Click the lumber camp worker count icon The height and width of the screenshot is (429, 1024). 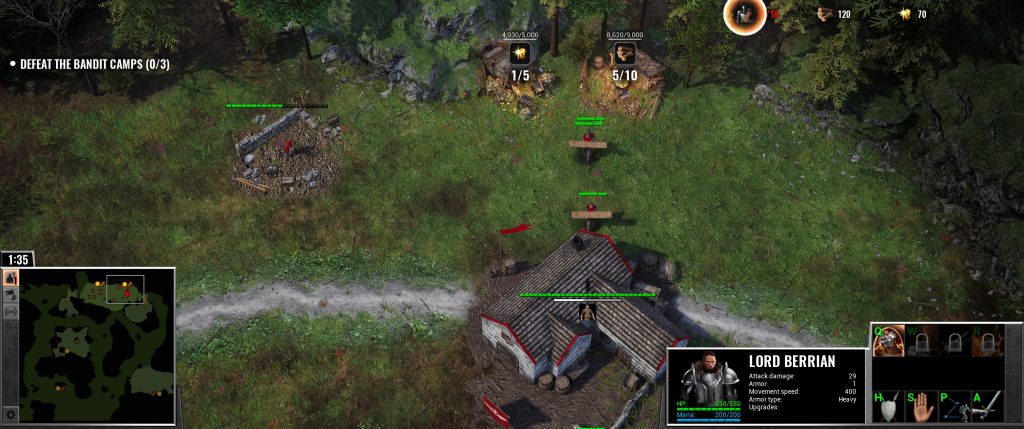tap(624, 52)
